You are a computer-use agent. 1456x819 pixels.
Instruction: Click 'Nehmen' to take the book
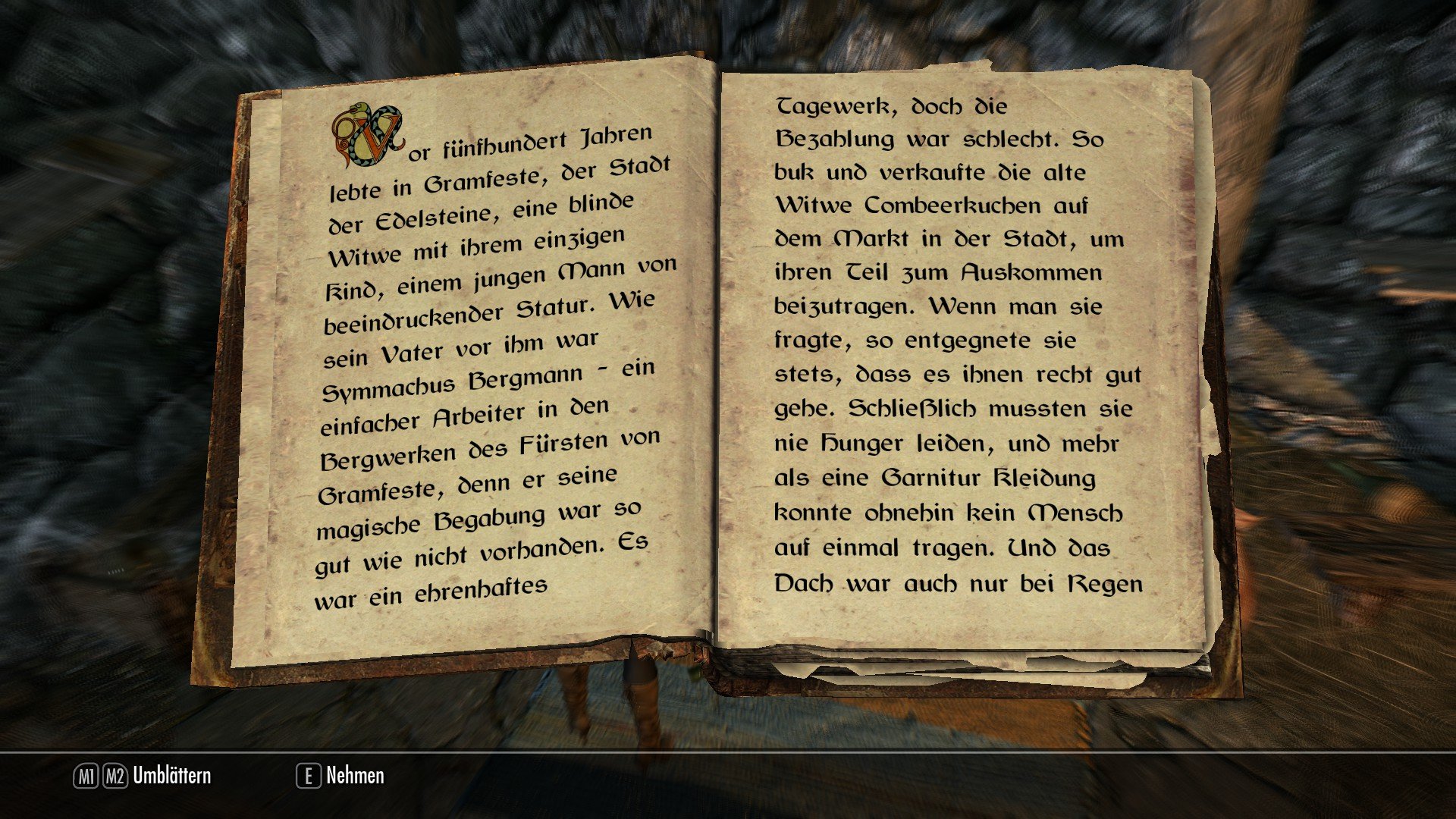point(353,777)
